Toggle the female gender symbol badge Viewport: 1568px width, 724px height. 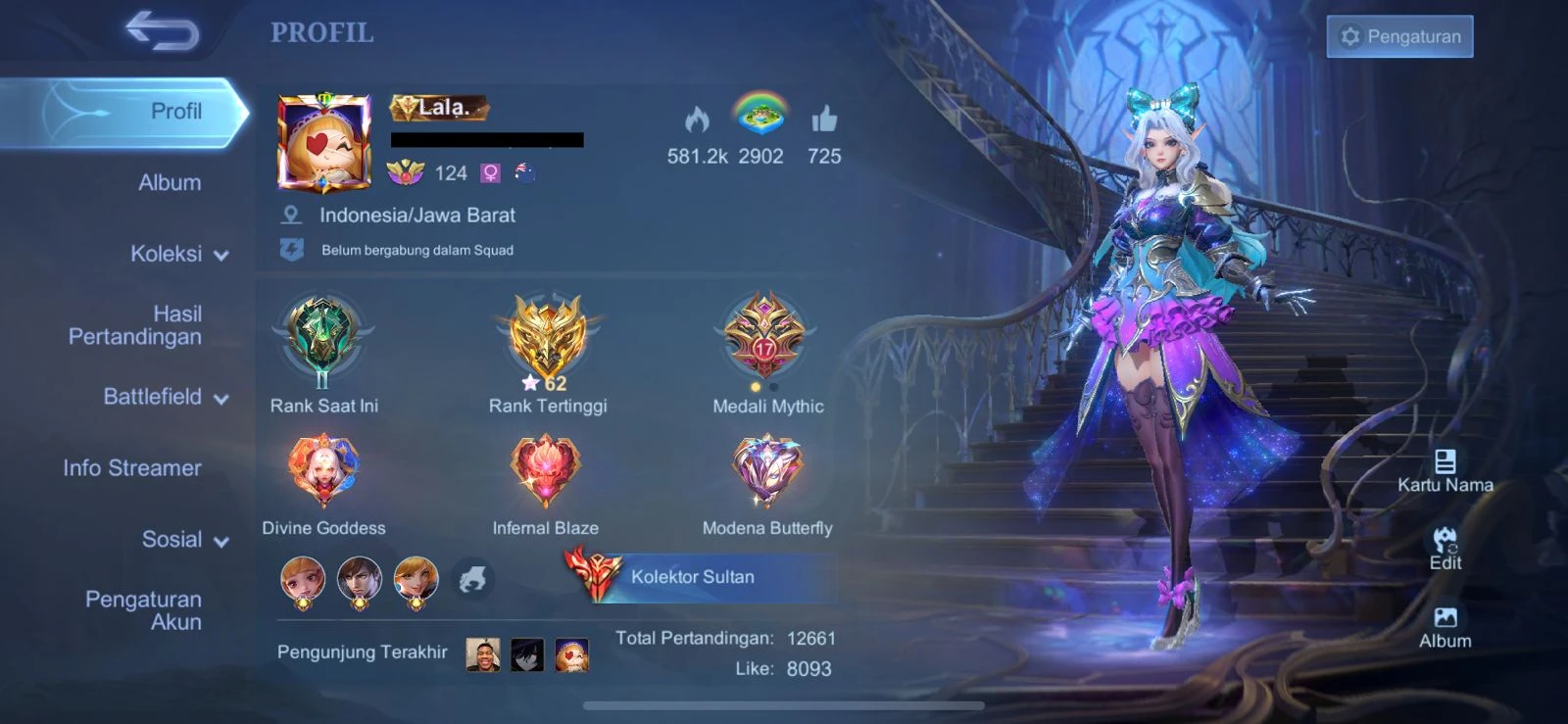tap(490, 172)
